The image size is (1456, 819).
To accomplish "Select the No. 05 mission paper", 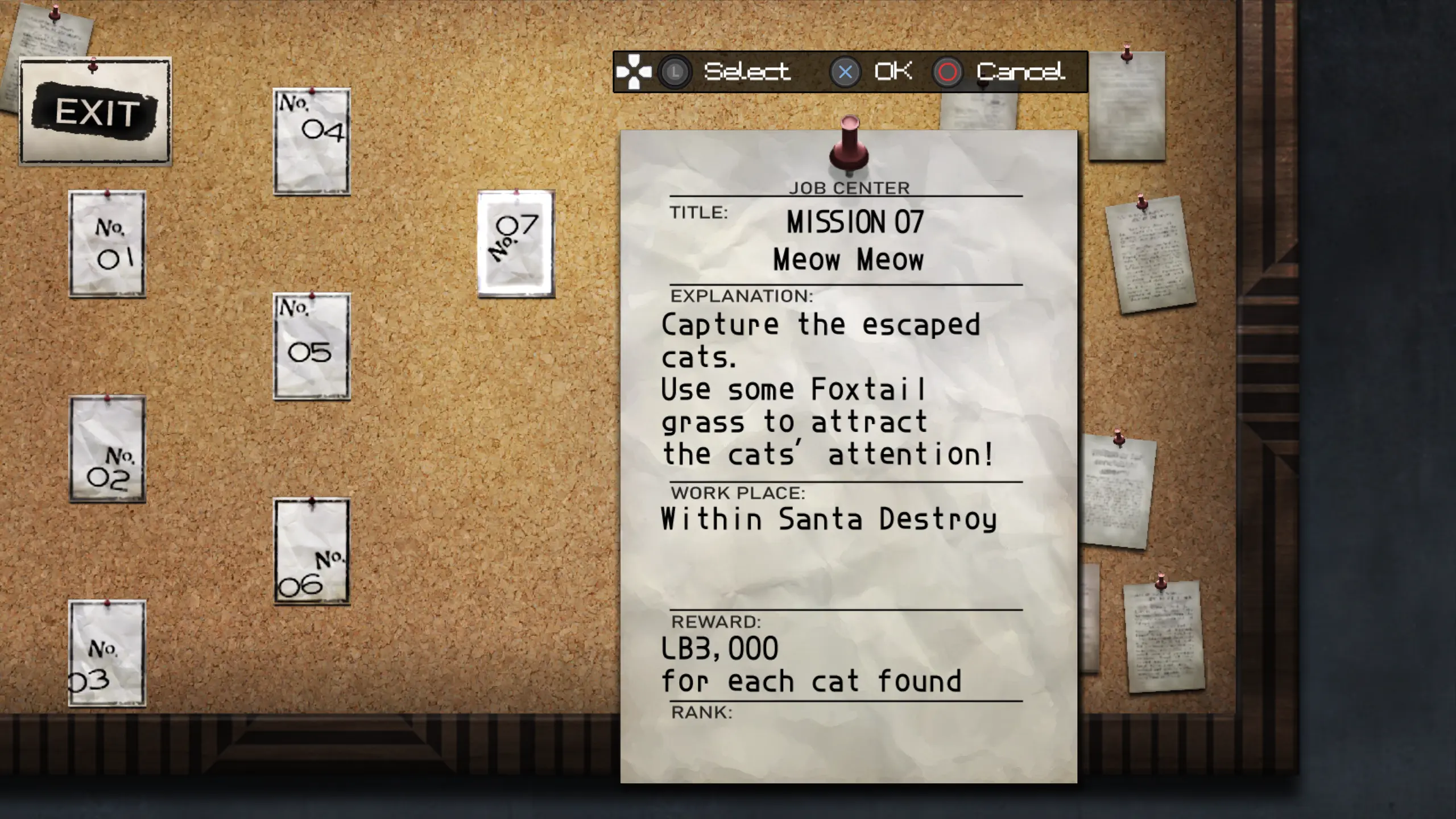I will [312, 346].
